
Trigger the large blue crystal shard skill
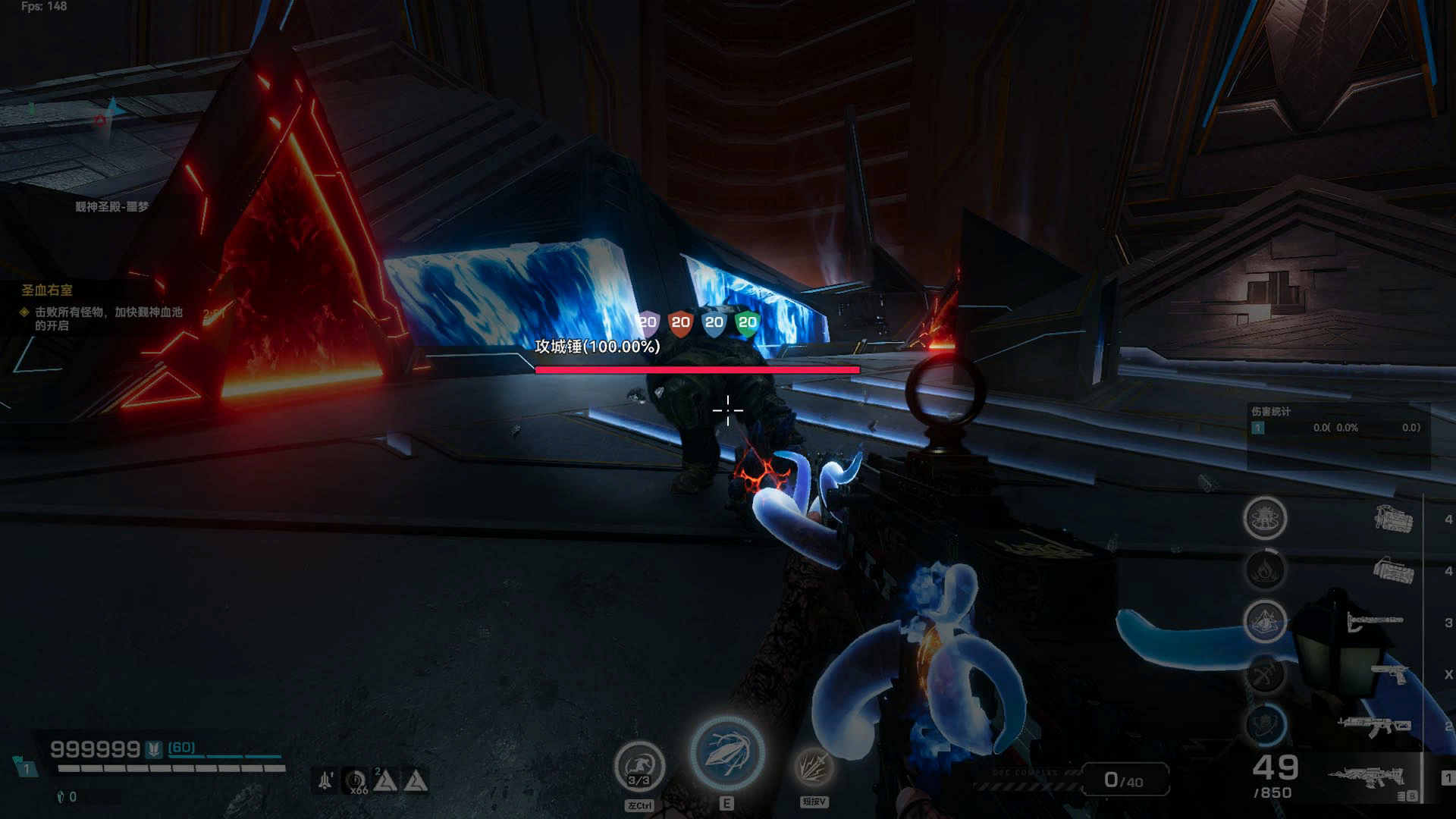coord(726,753)
